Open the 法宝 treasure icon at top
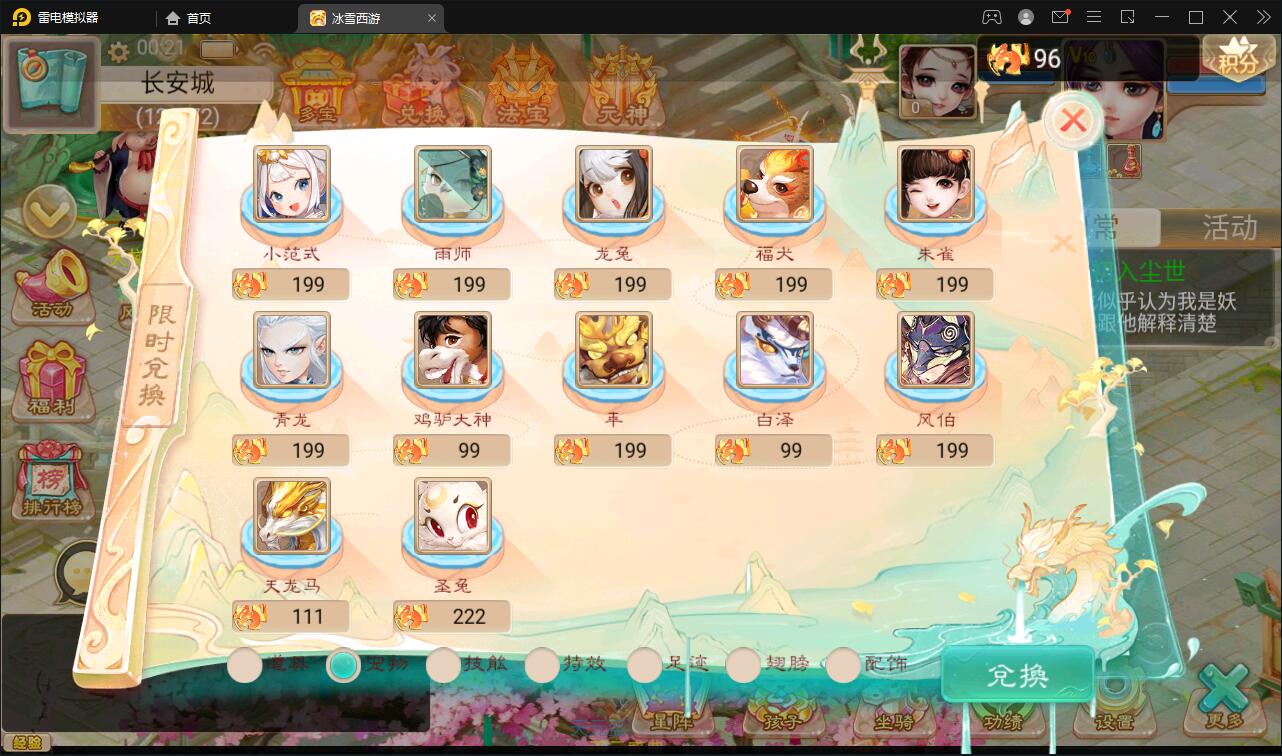Viewport: 1282px width, 756px height. click(520, 90)
